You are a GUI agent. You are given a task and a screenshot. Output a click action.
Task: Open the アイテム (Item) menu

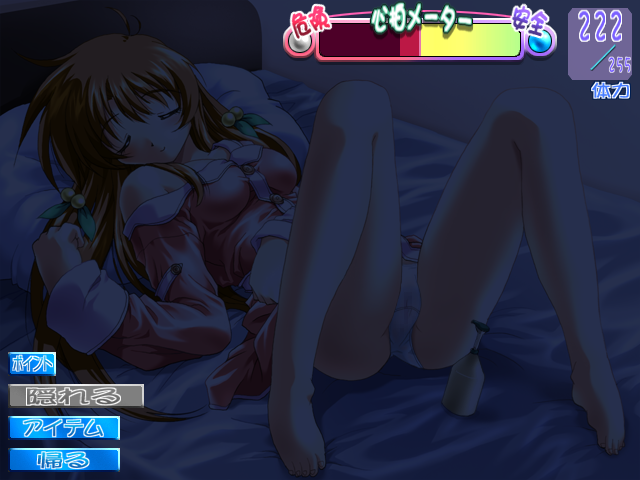click(65, 428)
